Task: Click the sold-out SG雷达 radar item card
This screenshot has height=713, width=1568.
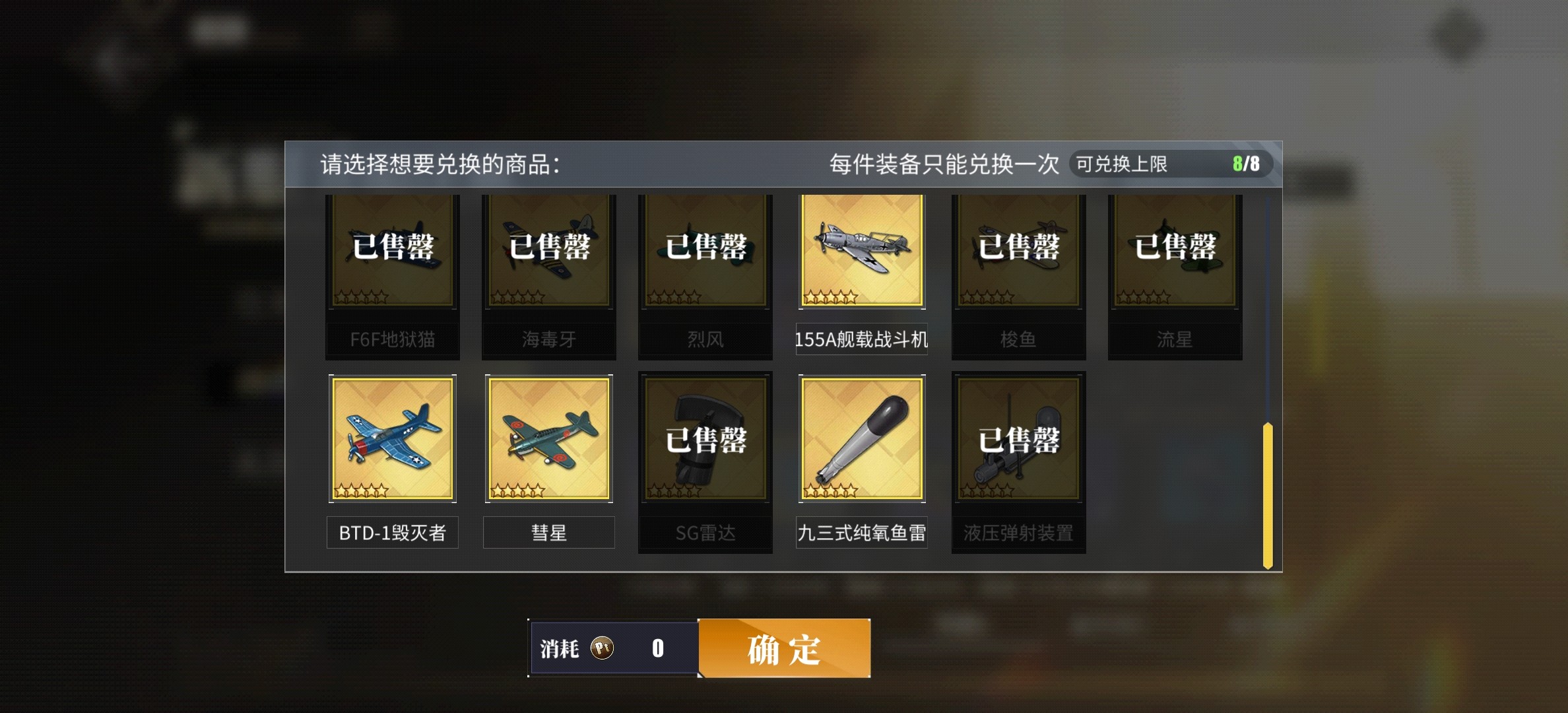Action: pyautogui.click(x=705, y=439)
